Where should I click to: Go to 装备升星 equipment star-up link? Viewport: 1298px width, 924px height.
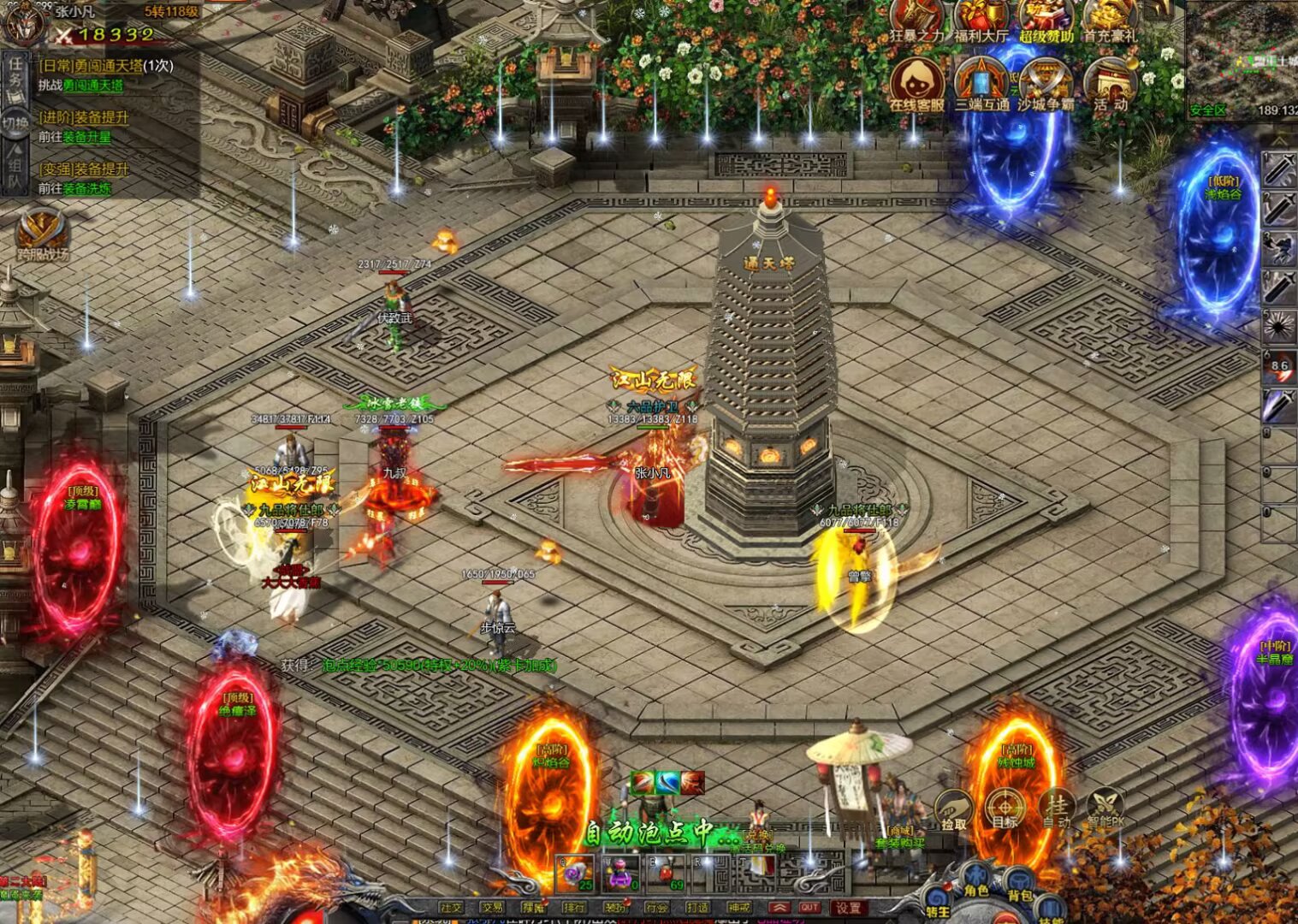[x=86, y=137]
